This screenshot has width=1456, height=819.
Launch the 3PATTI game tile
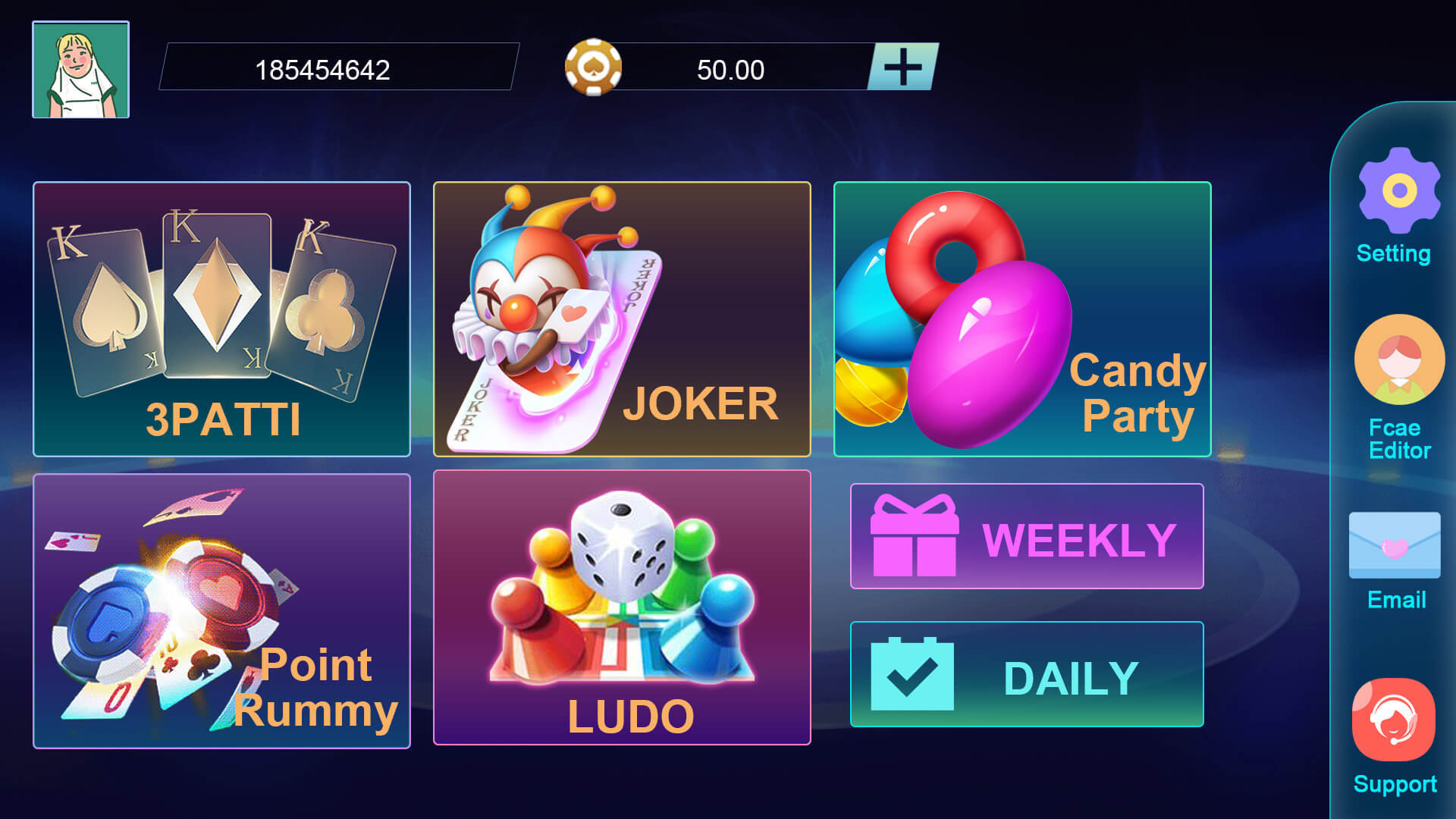[x=221, y=316]
